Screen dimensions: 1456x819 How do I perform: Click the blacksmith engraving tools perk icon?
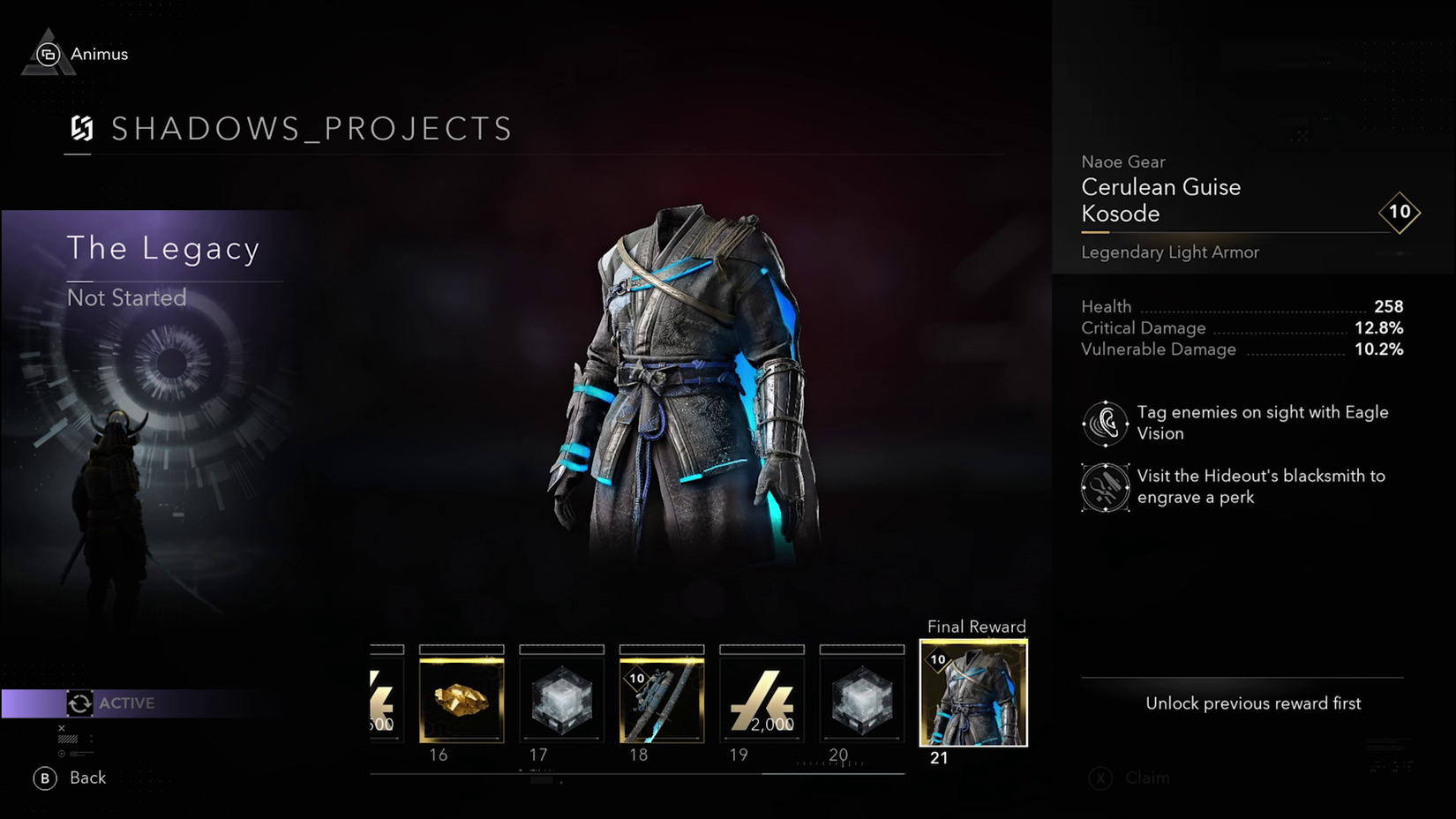click(x=1105, y=487)
